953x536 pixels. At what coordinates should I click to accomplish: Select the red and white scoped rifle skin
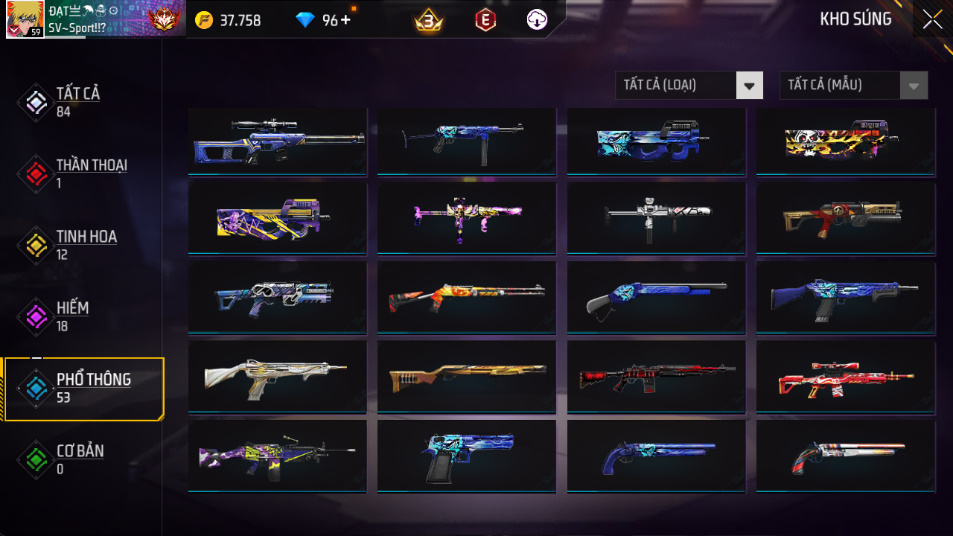[x=845, y=378]
